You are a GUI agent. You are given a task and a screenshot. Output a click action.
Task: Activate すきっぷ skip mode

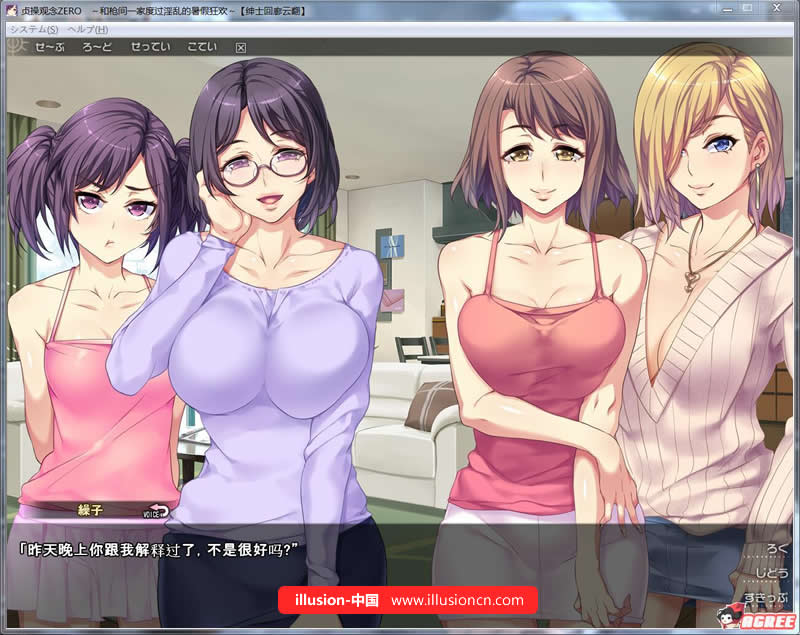(766, 598)
